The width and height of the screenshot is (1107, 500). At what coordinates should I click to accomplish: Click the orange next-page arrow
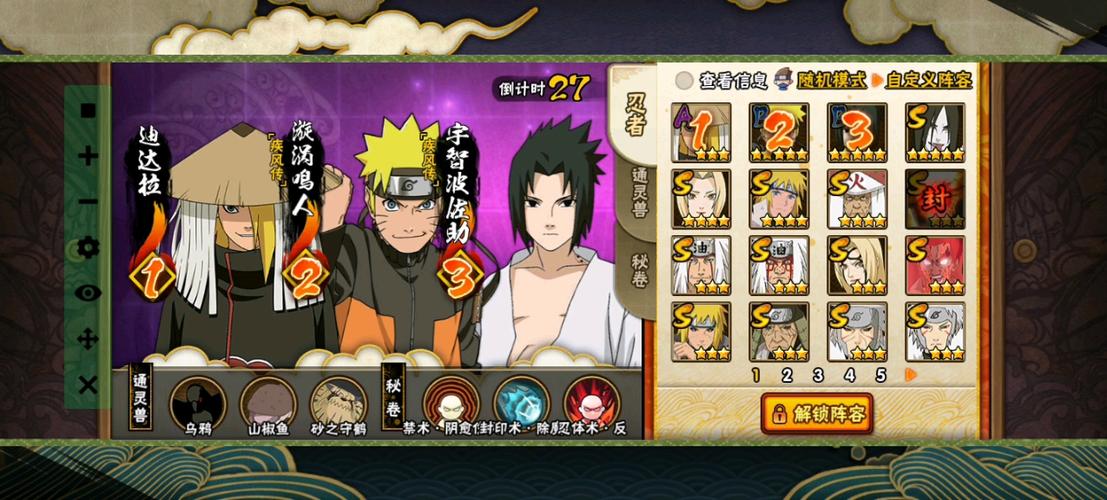(911, 376)
